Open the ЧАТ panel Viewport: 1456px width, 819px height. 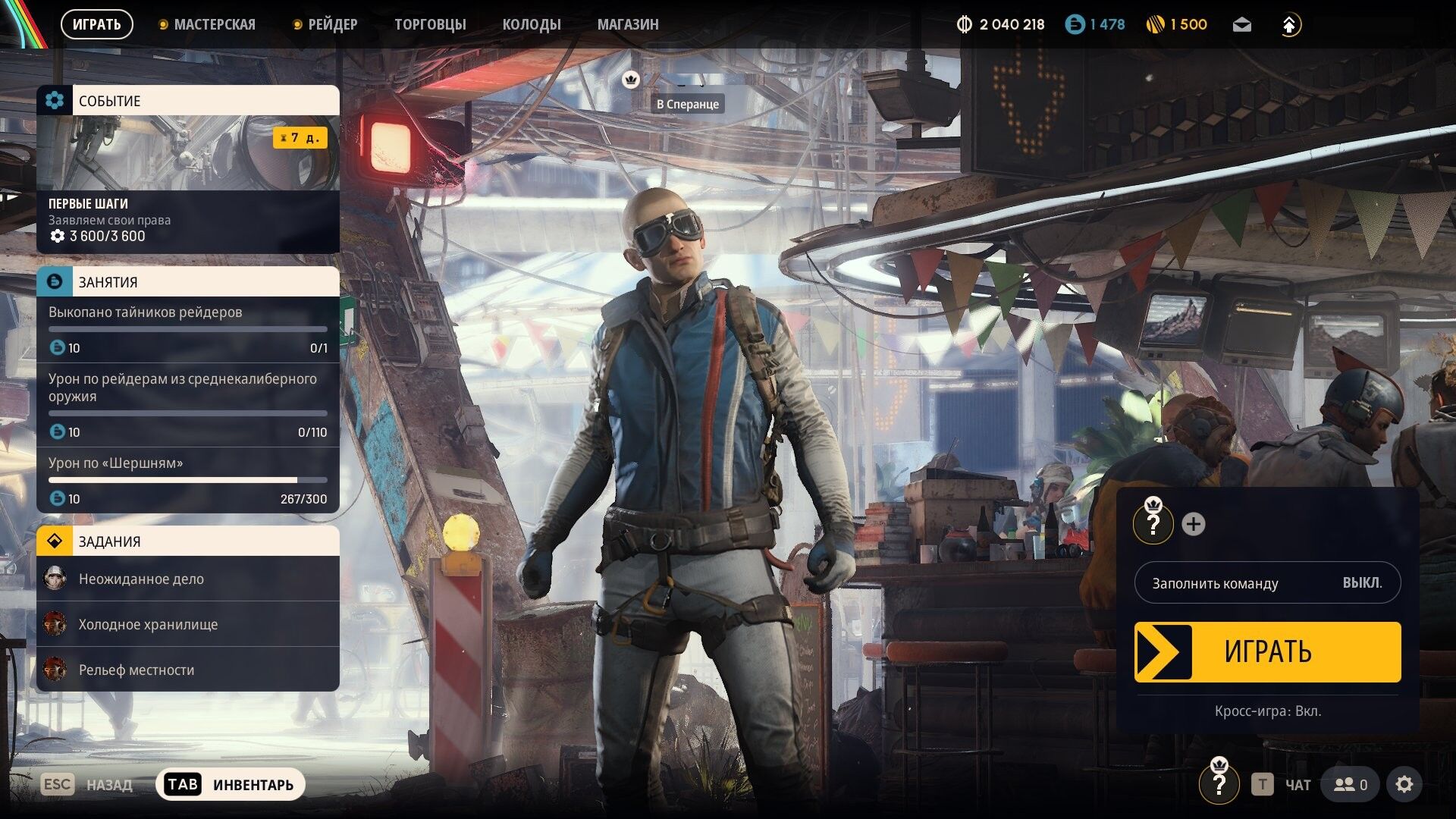point(1298,784)
